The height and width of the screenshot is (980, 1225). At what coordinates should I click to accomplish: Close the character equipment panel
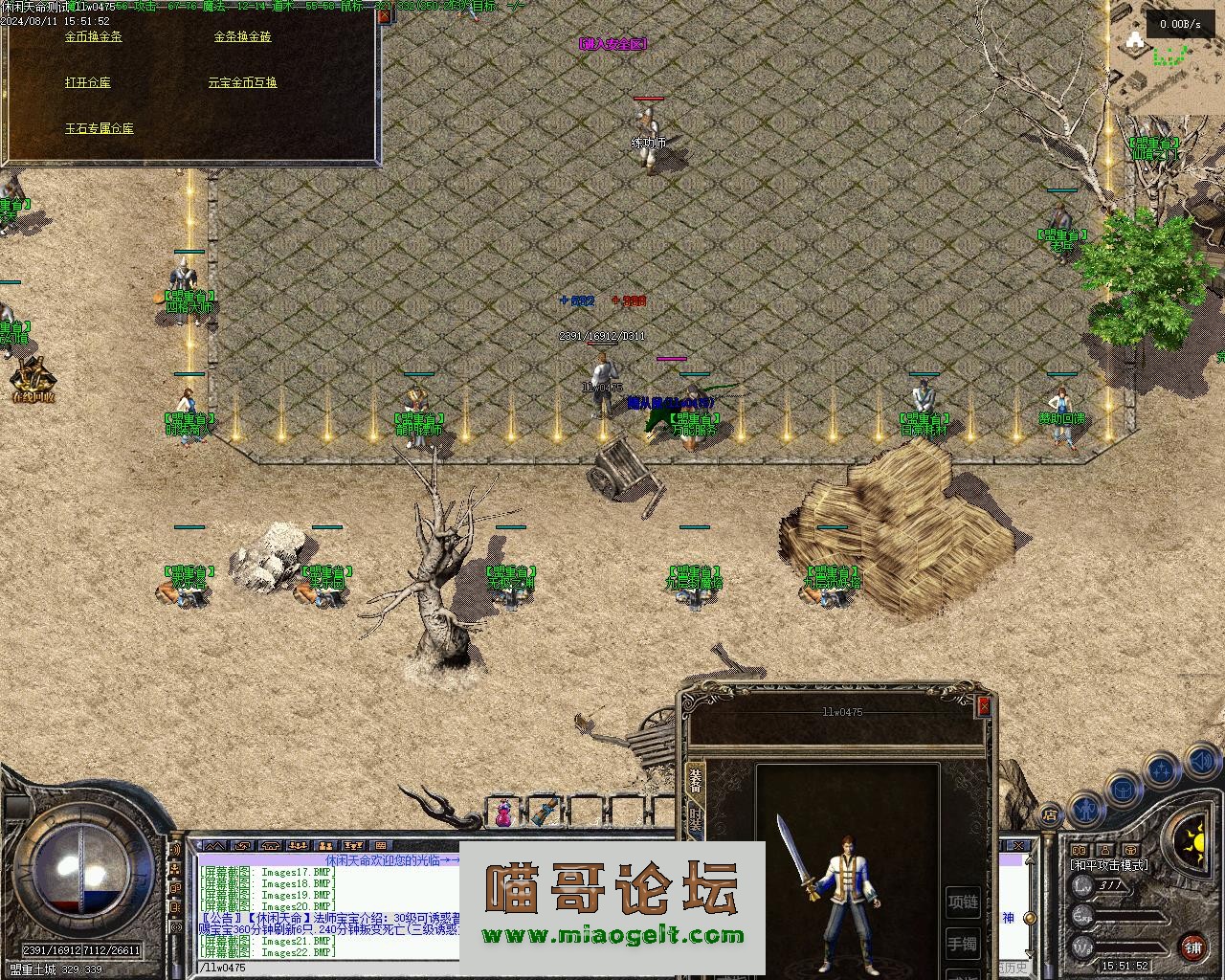click(984, 706)
